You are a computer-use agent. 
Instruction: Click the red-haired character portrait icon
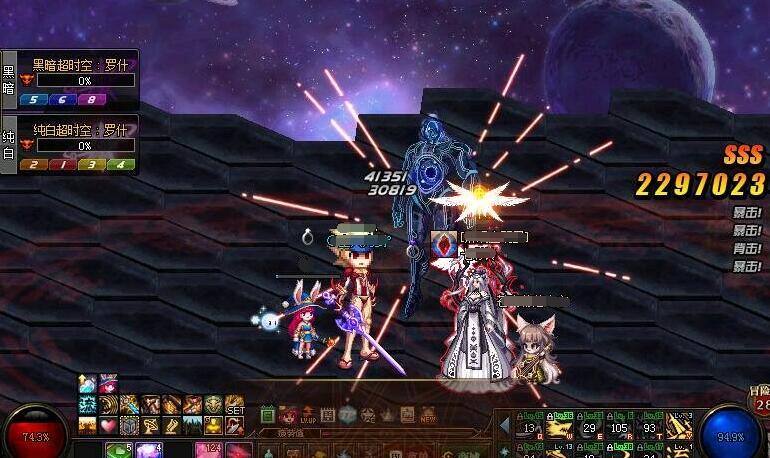[287, 414]
